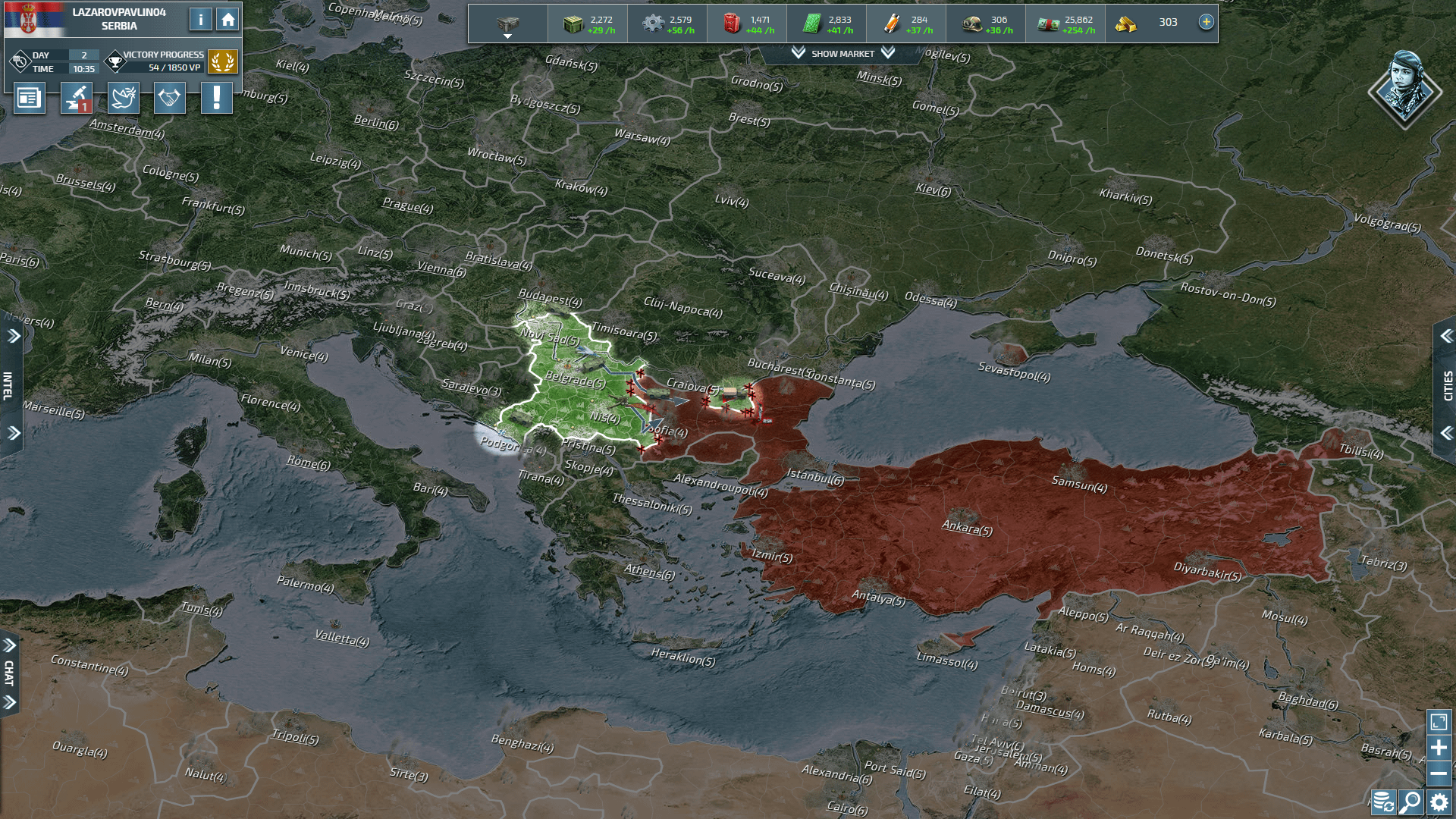Image resolution: width=1456 pixels, height=819 pixels.
Task: Click the exclamation mark alerts button
Action: [216, 98]
